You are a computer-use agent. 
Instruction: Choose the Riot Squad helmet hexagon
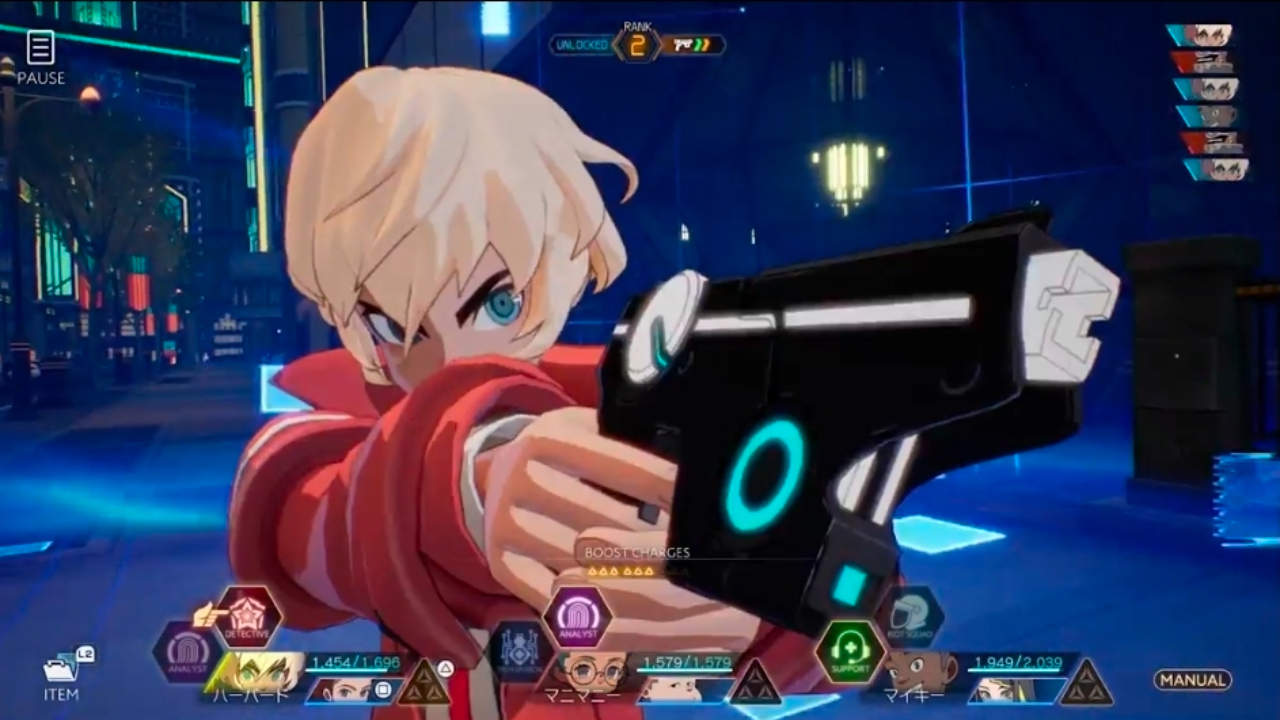tap(910, 617)
